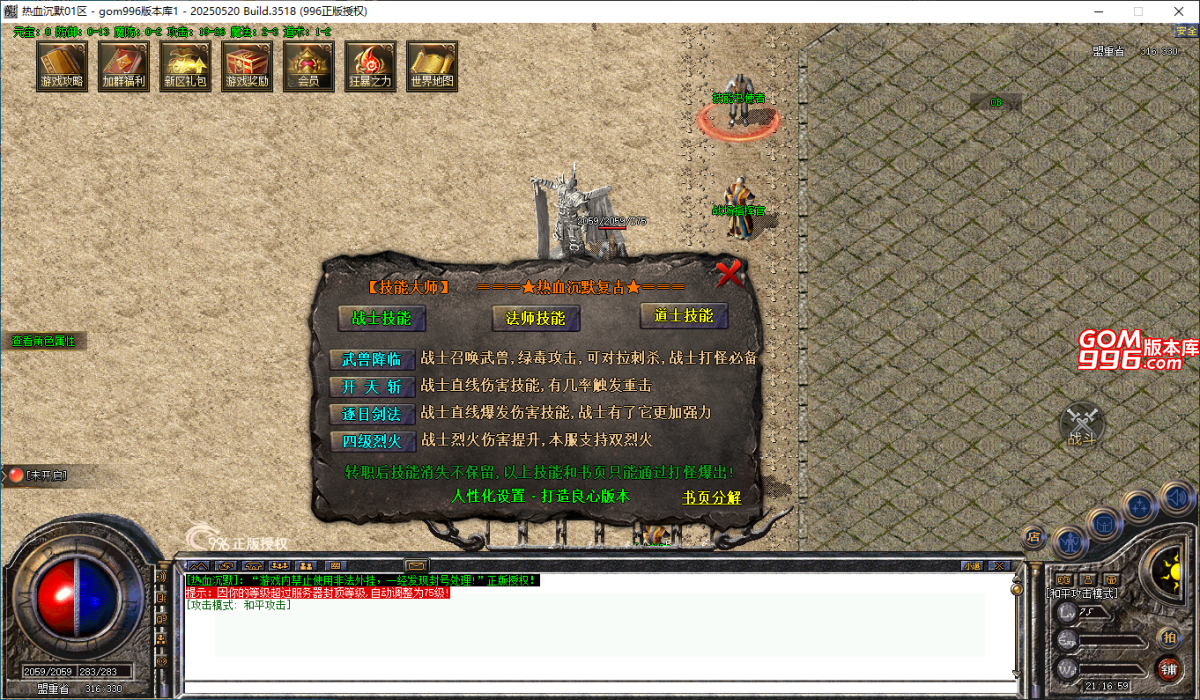Switch to the 道士技能 taoist skills tab

(684, 316)
